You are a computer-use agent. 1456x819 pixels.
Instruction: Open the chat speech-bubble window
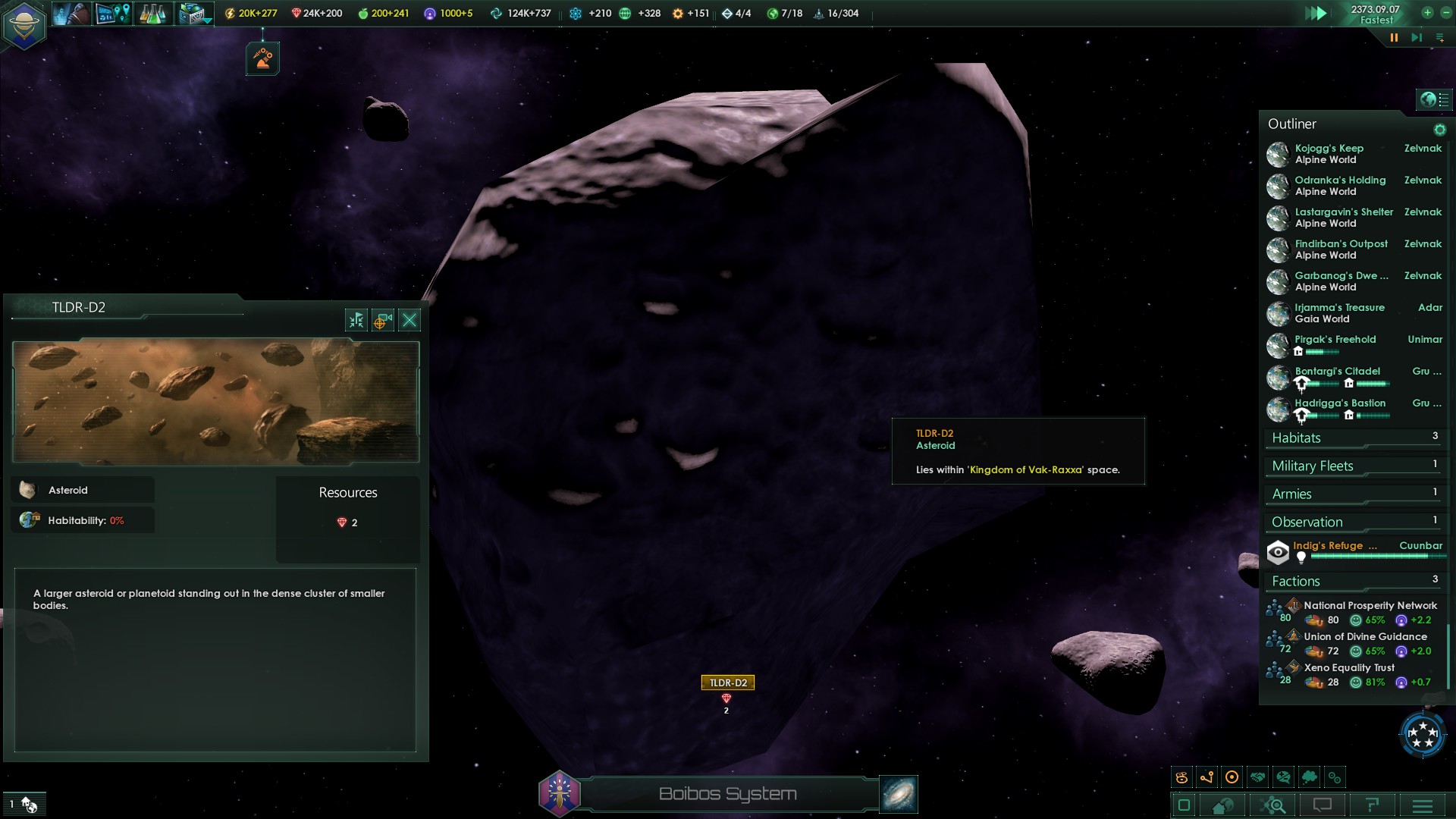click(1323, 805)
